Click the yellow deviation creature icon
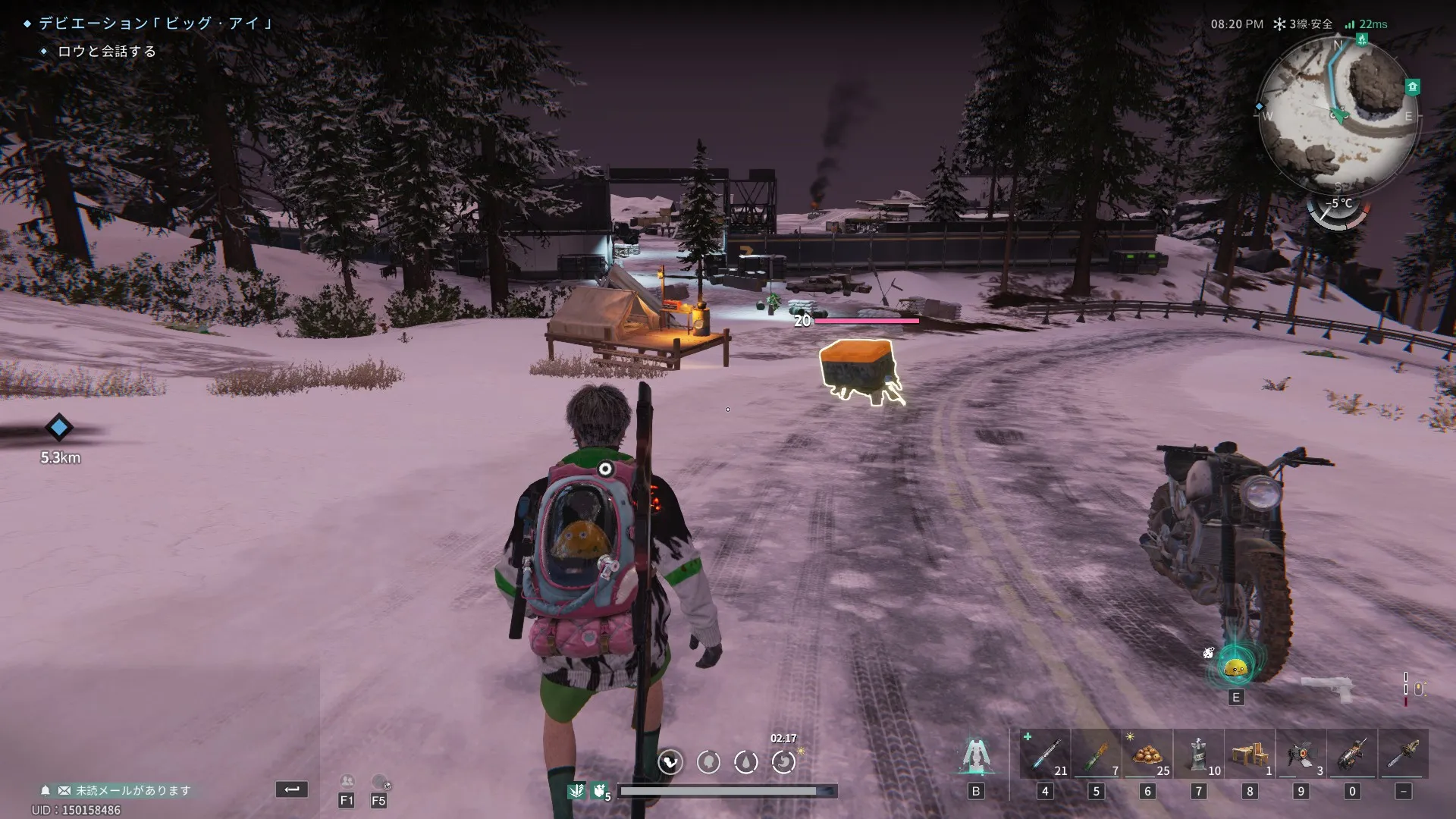The height and width of the screenshot is (819, 1456). click(1236, 668)
